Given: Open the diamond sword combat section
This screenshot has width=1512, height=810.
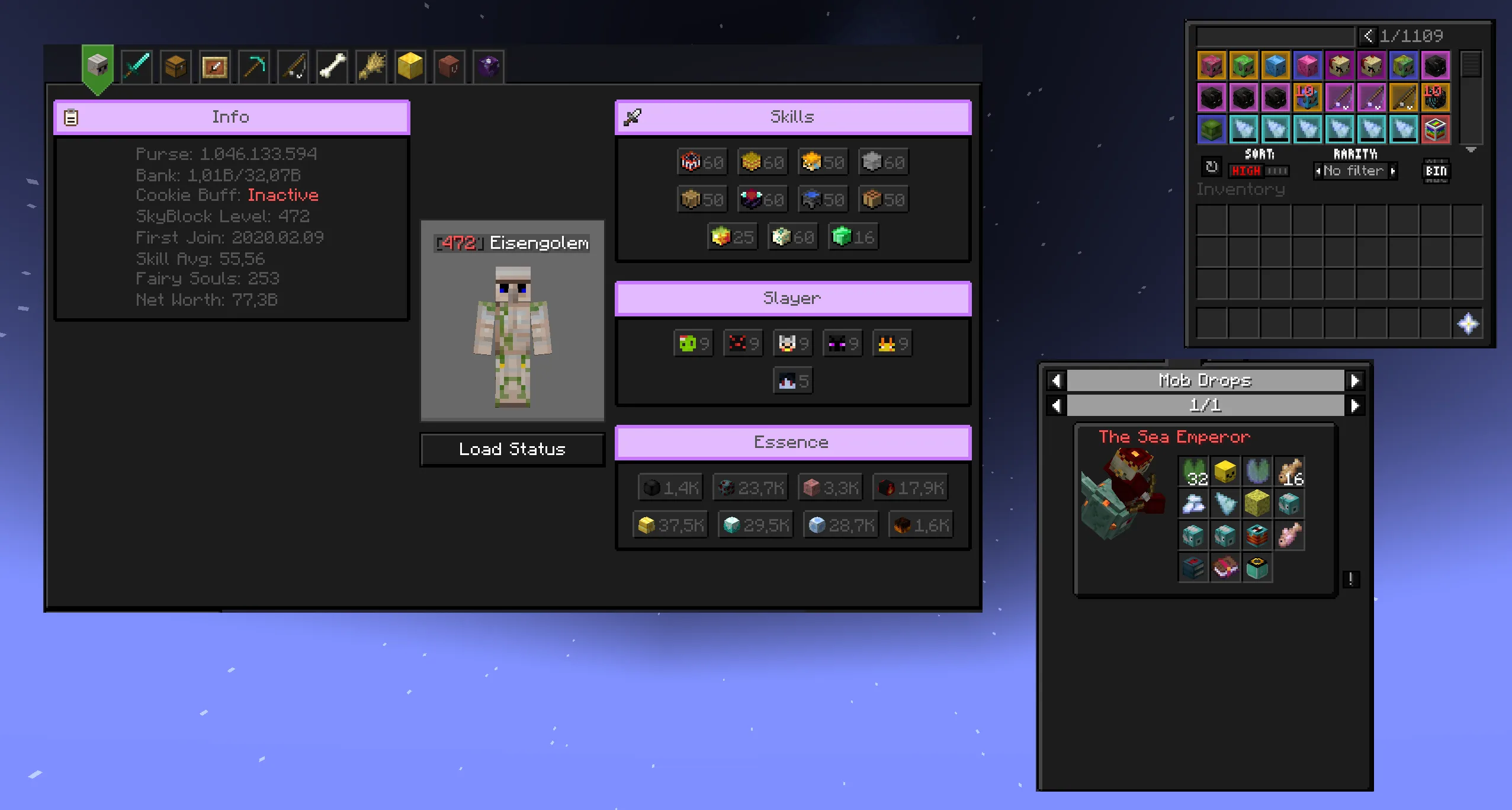Looking at the screenshot, I should coord(136,65).
